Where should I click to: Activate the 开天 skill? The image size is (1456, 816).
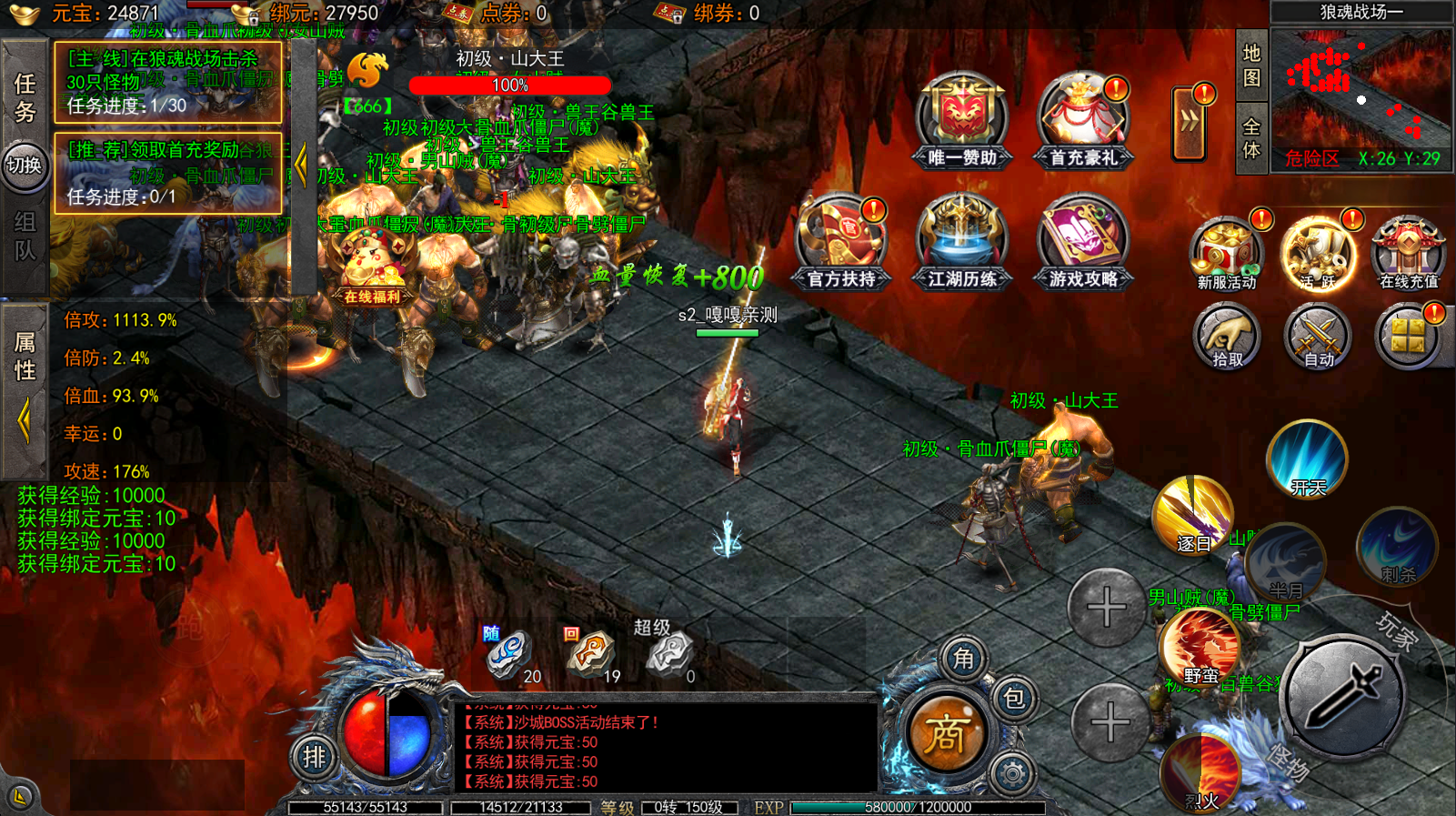(1307, 460)
